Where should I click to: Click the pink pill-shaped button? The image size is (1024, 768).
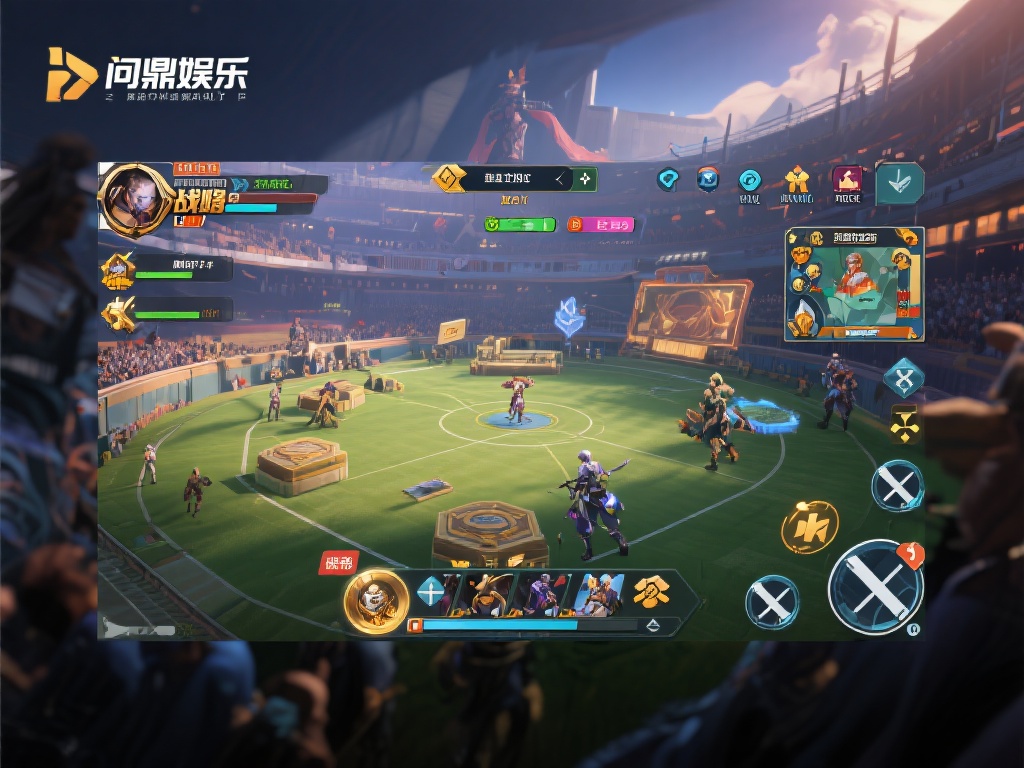(601, 225)
